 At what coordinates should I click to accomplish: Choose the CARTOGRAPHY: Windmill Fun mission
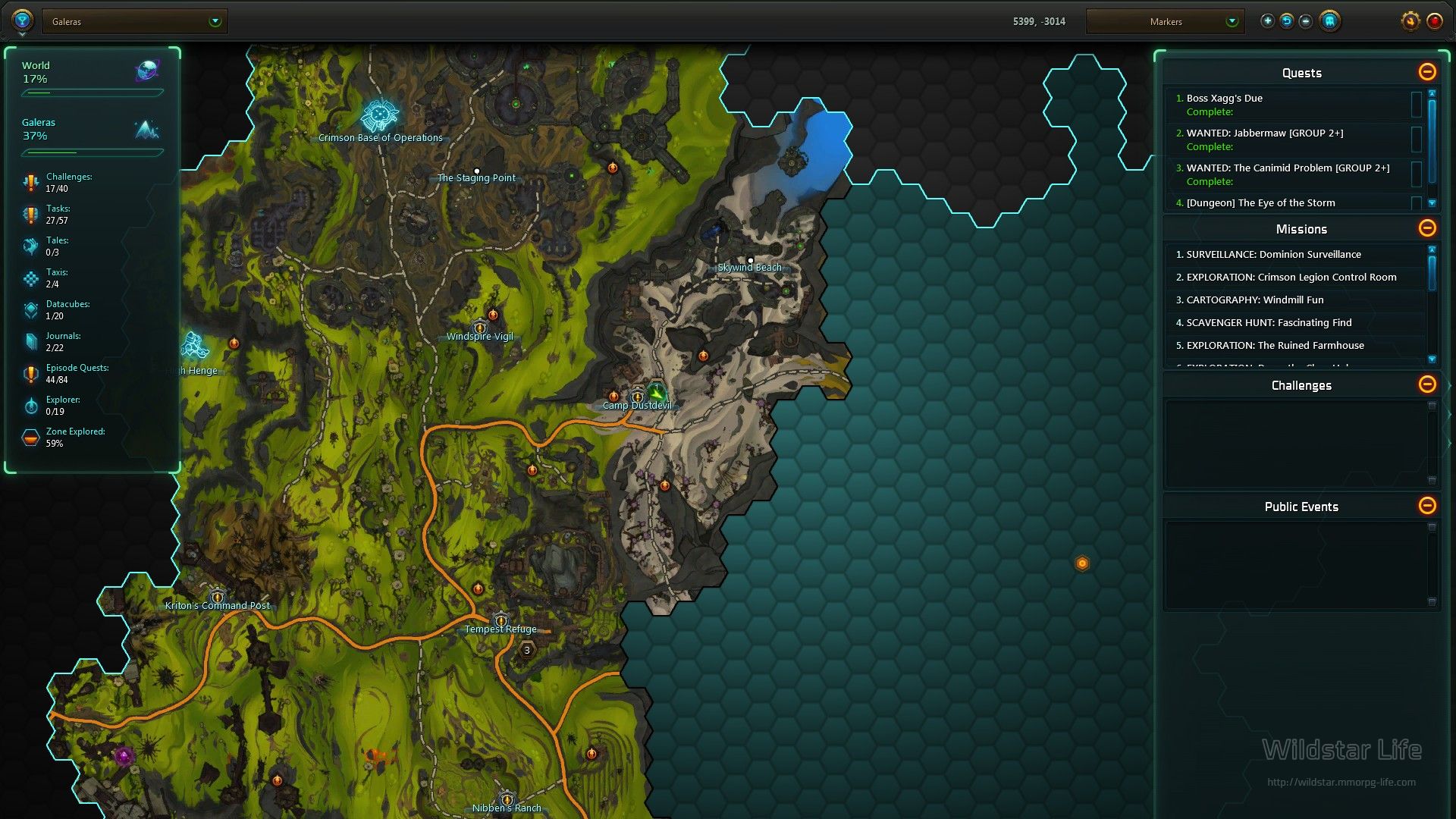tap(1254, 300)
